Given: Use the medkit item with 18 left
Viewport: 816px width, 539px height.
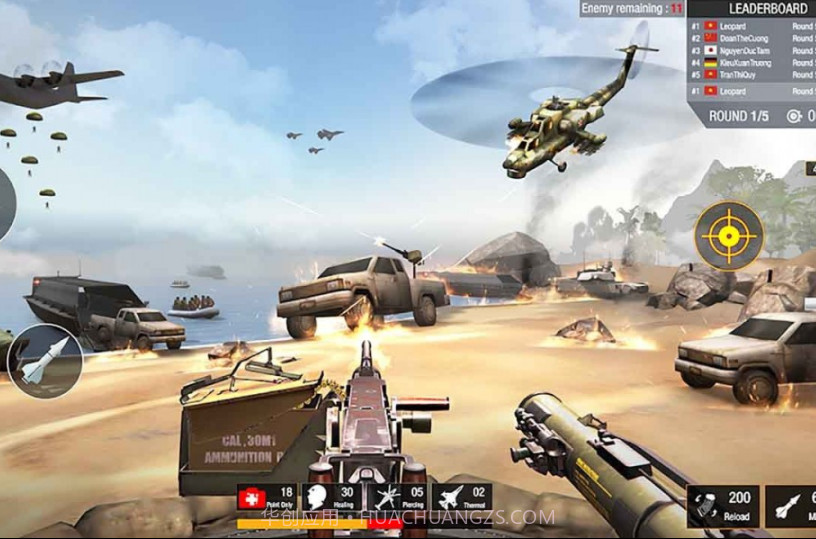Looking at the screenshot, I should tap(266, 498).
